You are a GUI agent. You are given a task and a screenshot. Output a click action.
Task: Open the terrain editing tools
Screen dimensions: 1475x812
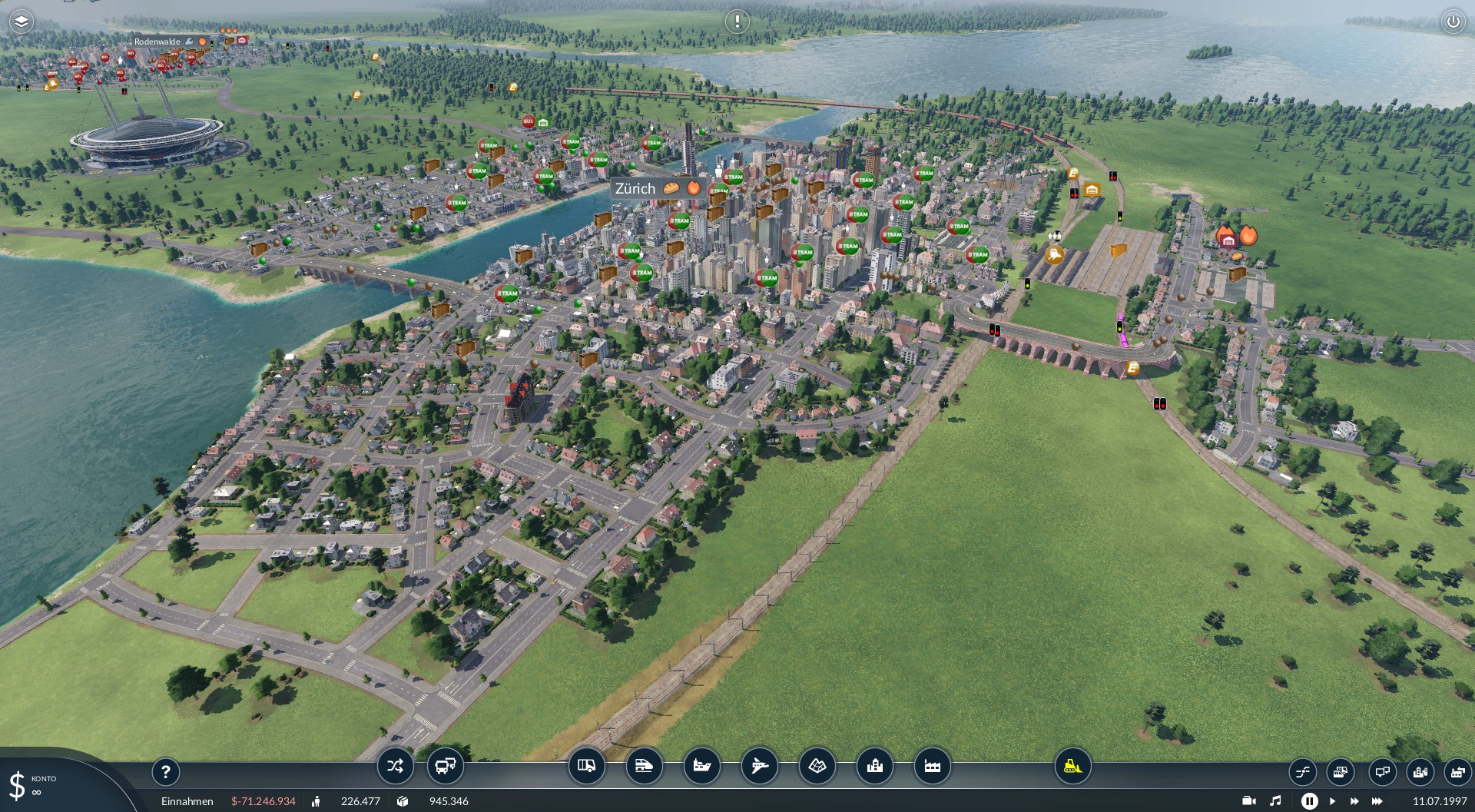tap(817, 766)
